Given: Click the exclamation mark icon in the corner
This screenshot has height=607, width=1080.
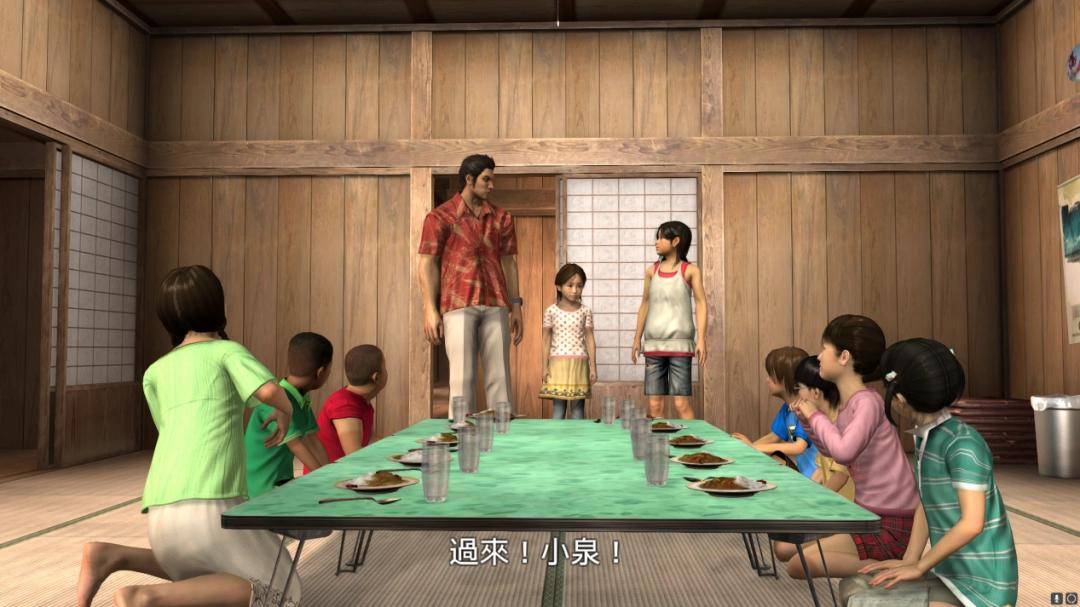Looking at the screenshot, I should 1058,598.
